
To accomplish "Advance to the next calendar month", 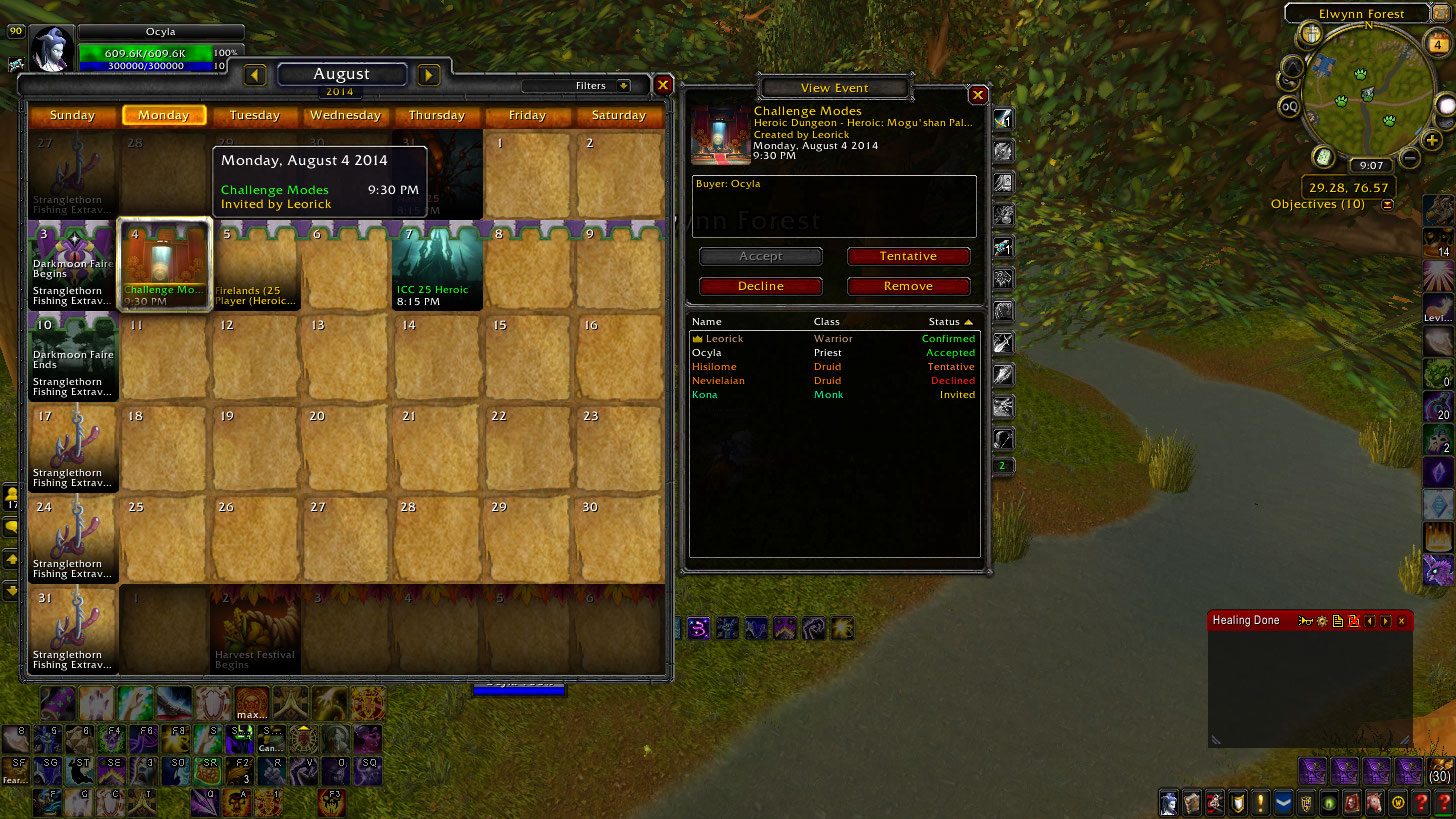I will pyautogui.click(x=429, y=75).
